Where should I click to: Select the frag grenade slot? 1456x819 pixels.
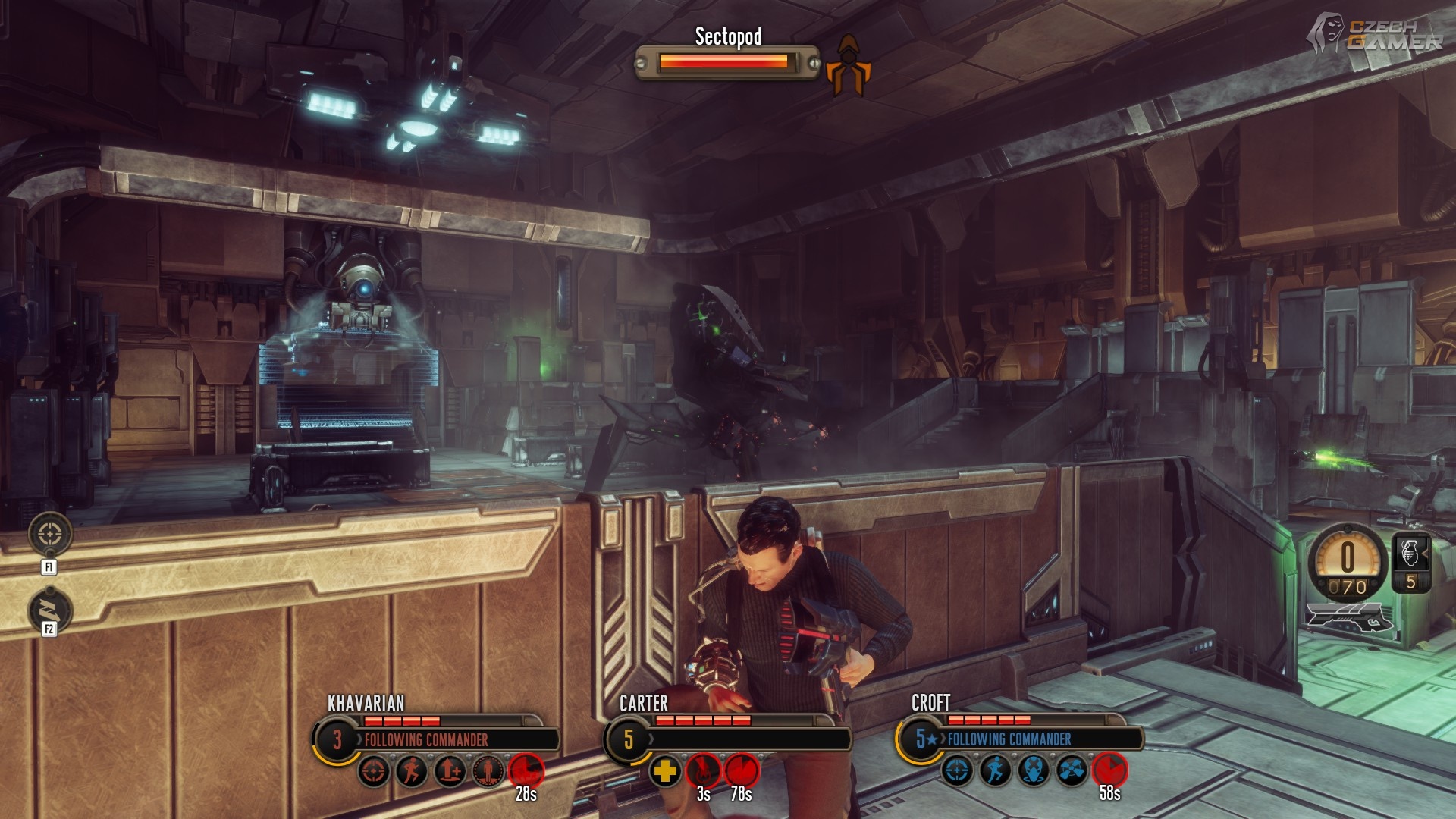(1410, 554)
